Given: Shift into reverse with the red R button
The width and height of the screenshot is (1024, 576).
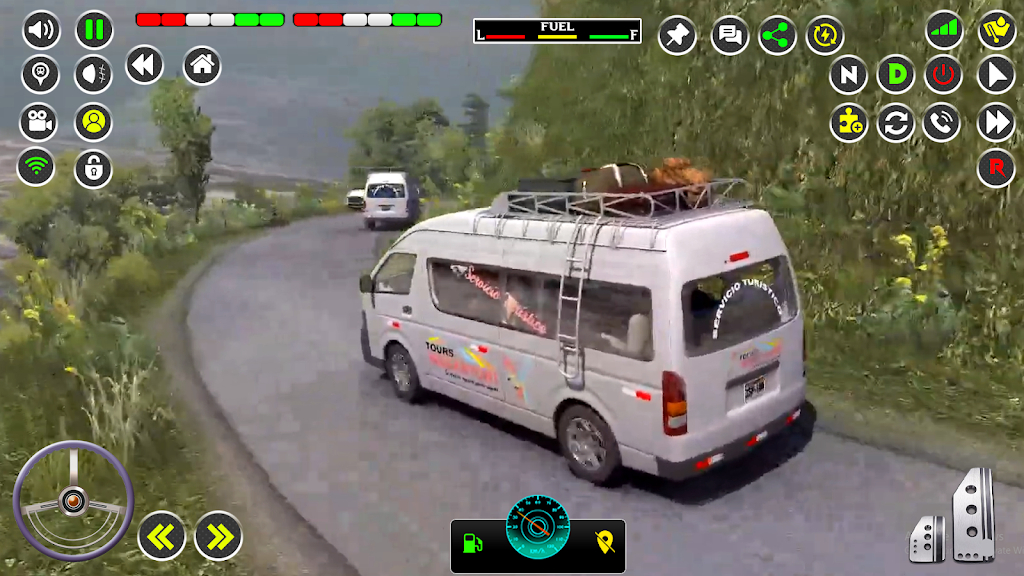Looking at the screenshot, I should (x=996, y=168).
